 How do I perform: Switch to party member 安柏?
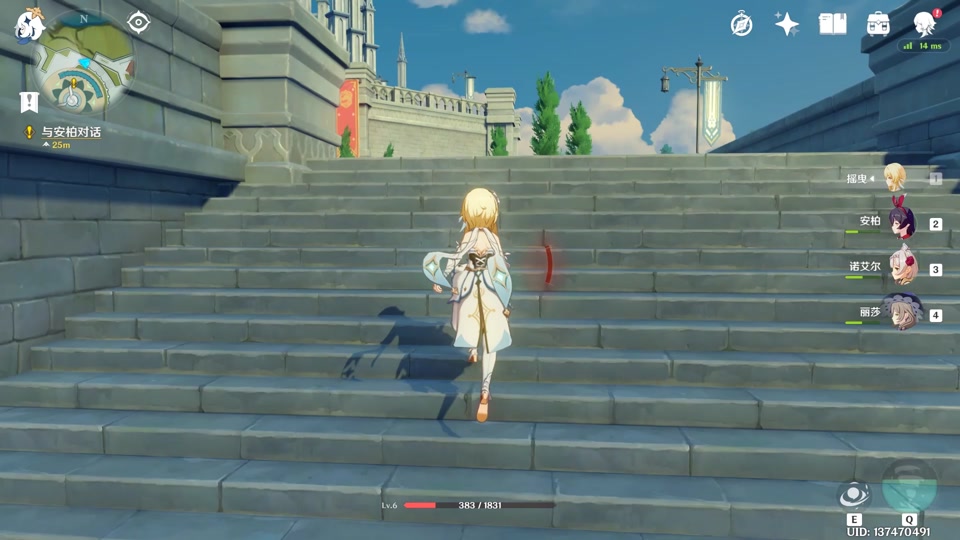click(x=900, y=222)
